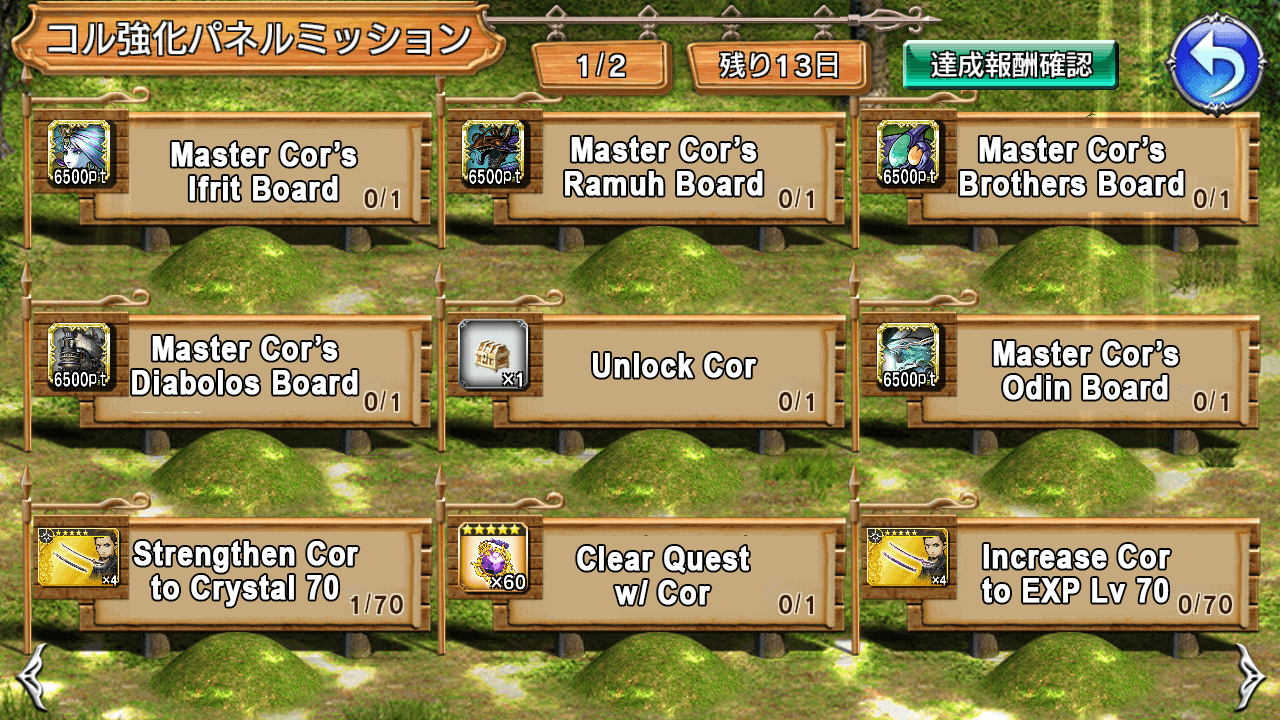Choose Master Cor's Brothers Board mission

(1072, 168)
